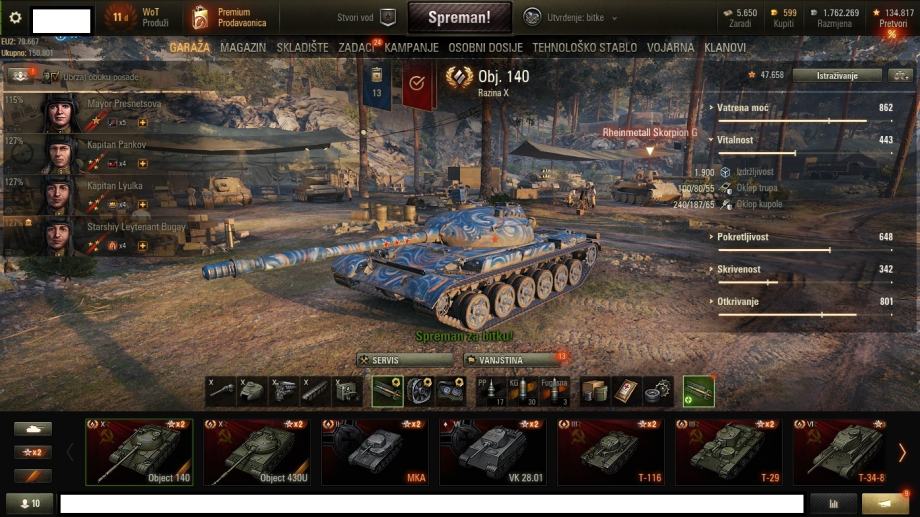Open the Kampanje tab
The width and height of the screenshot is (920, 517).
pos(412,47)
